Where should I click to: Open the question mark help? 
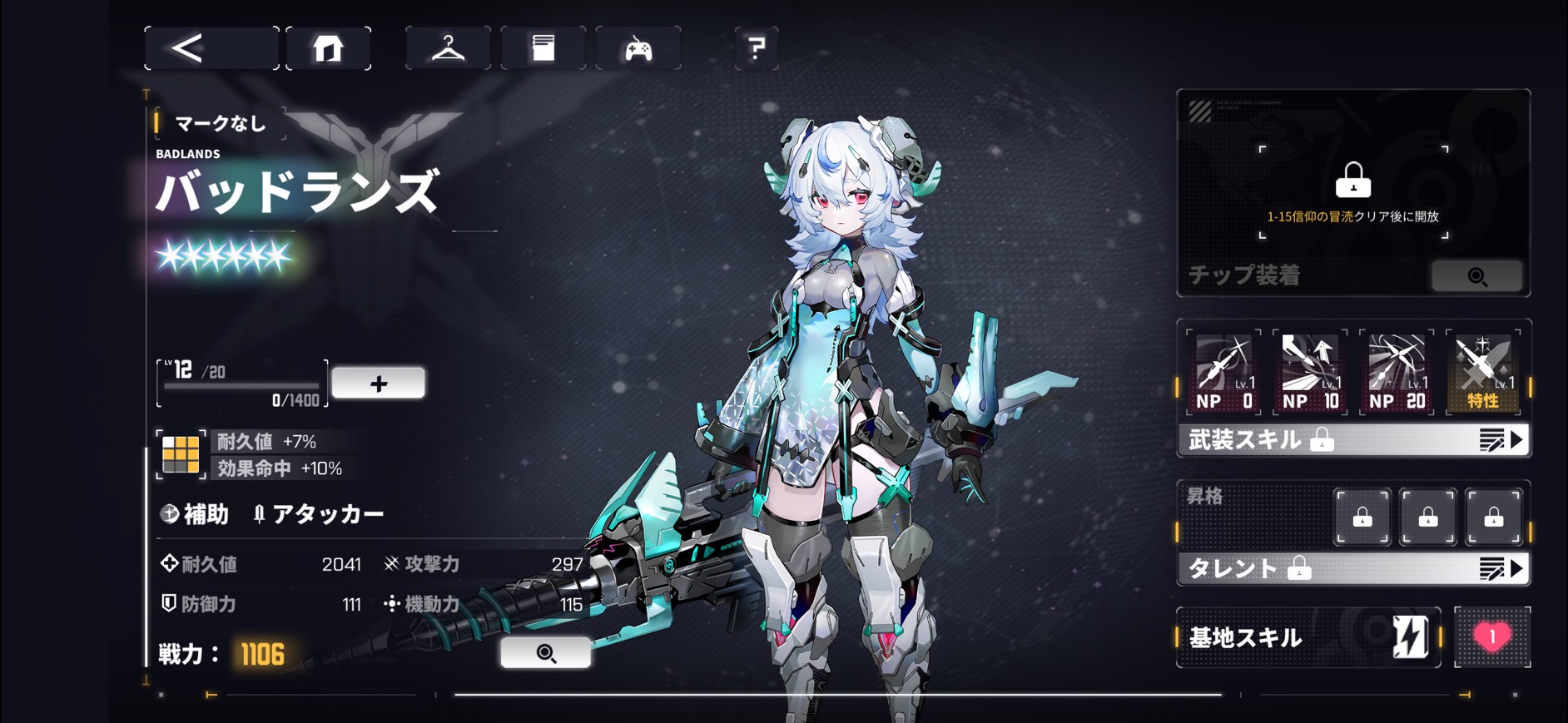(x=756, y=48)
